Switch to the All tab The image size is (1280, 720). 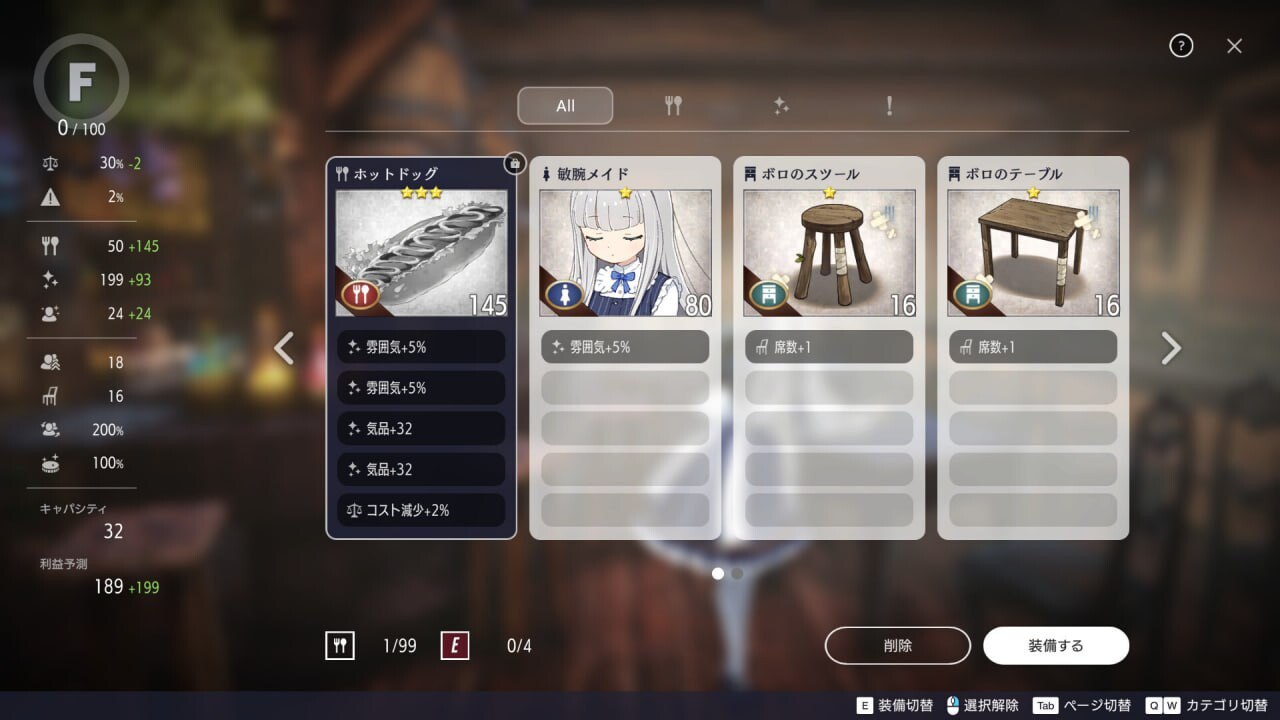565,105
